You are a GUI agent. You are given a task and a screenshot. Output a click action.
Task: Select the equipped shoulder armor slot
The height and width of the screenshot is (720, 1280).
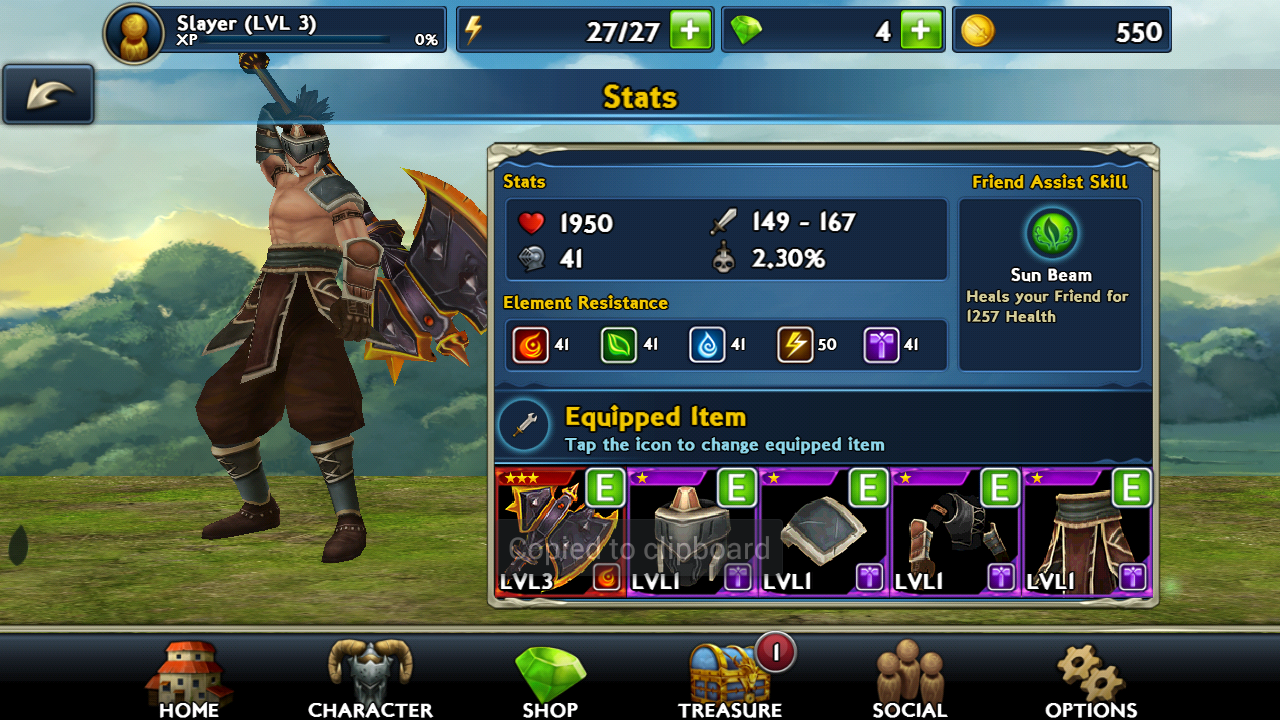tap(824, 532)
